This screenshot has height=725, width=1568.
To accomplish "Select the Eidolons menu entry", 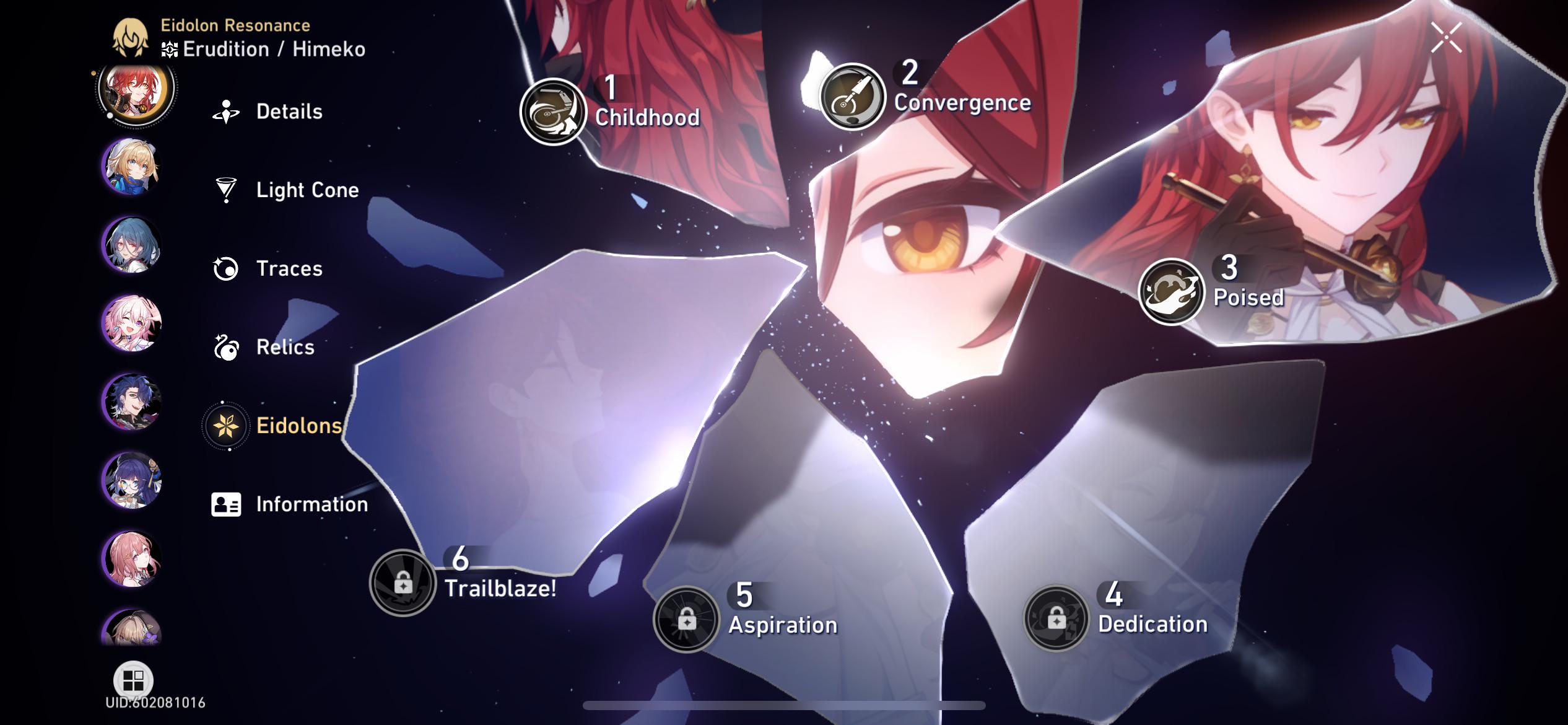I will click(274, 426).
